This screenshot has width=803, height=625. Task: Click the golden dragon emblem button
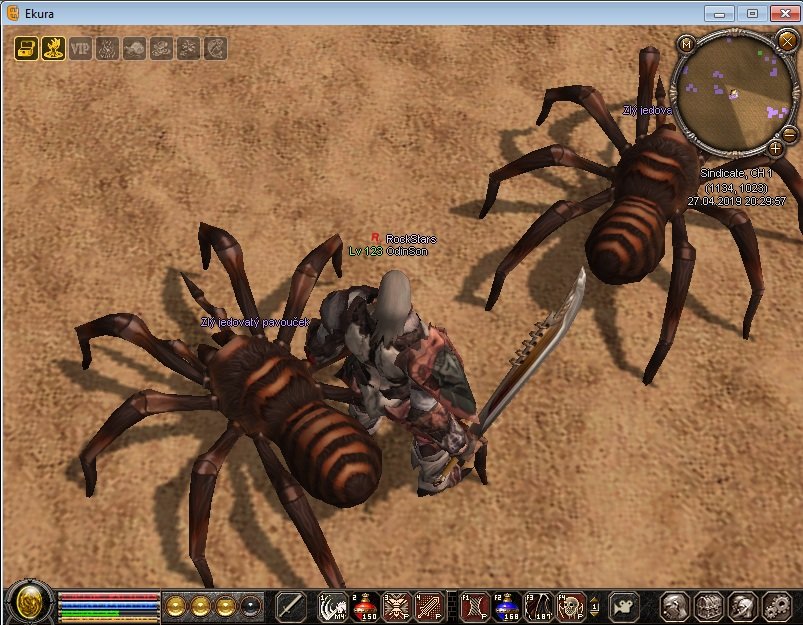(x=29, y=603)
